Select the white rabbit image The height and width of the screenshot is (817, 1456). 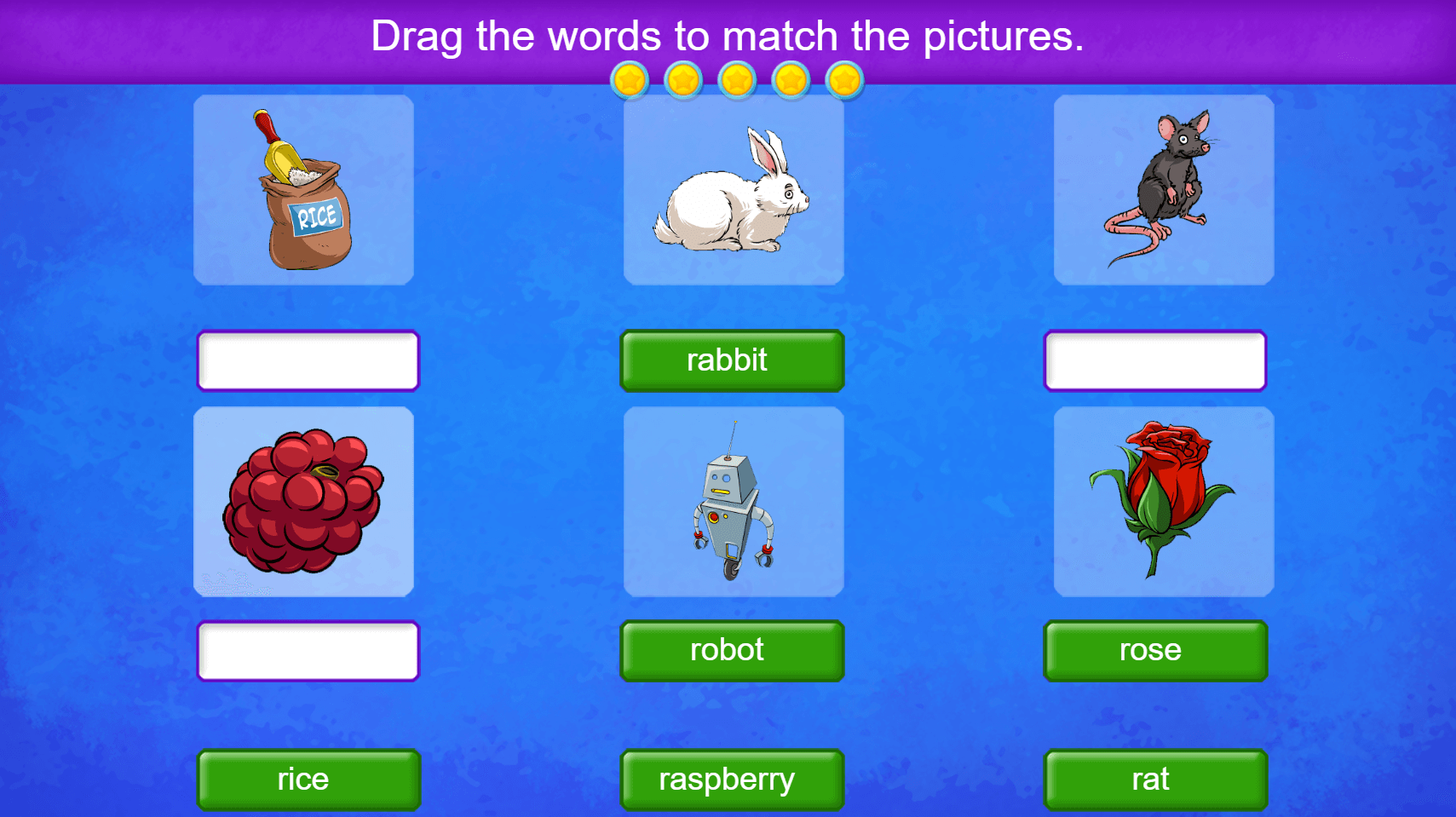[x=733, y=189]
